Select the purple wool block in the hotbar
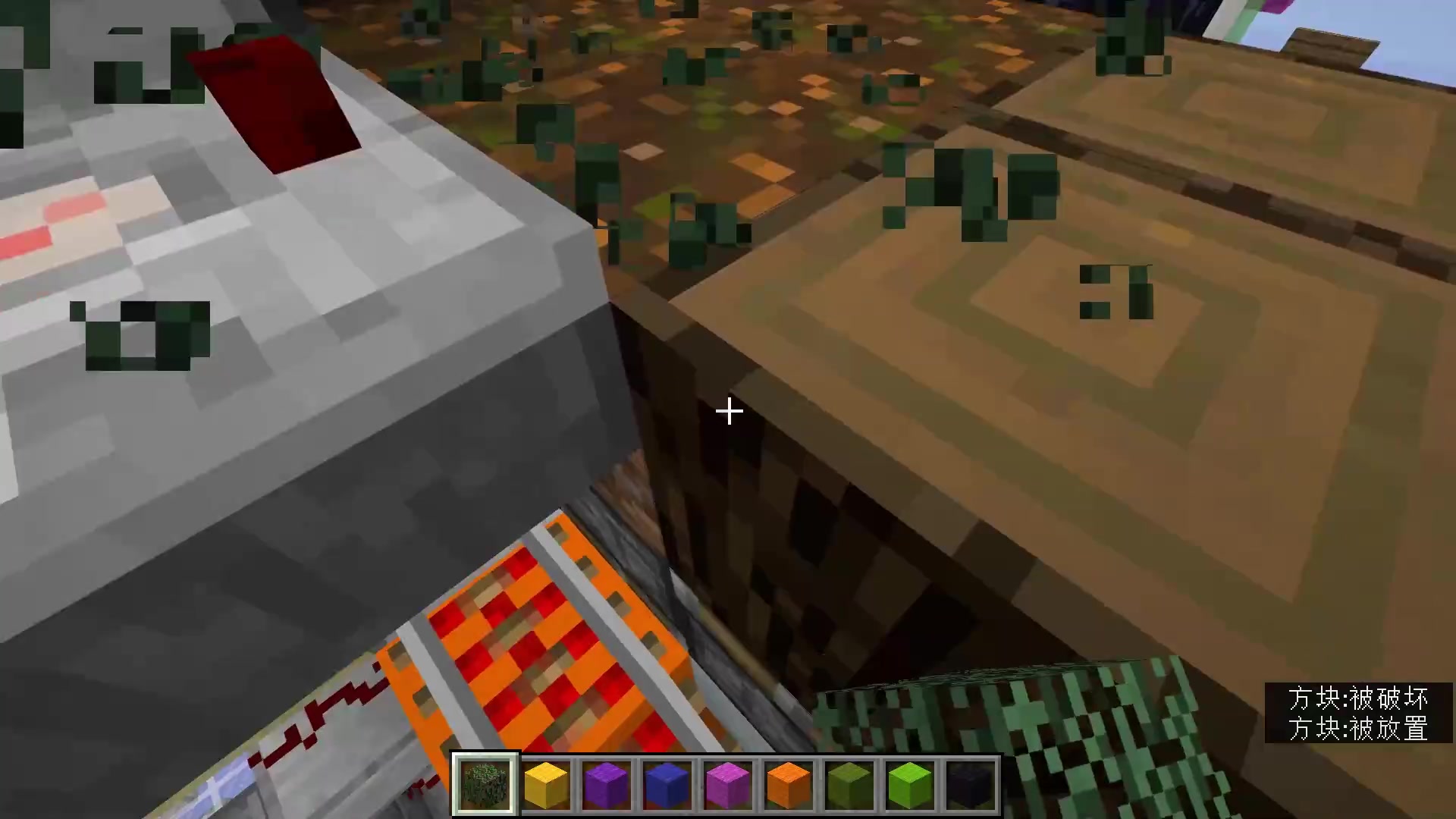The image size is (1456, 819). click(606, 782)
